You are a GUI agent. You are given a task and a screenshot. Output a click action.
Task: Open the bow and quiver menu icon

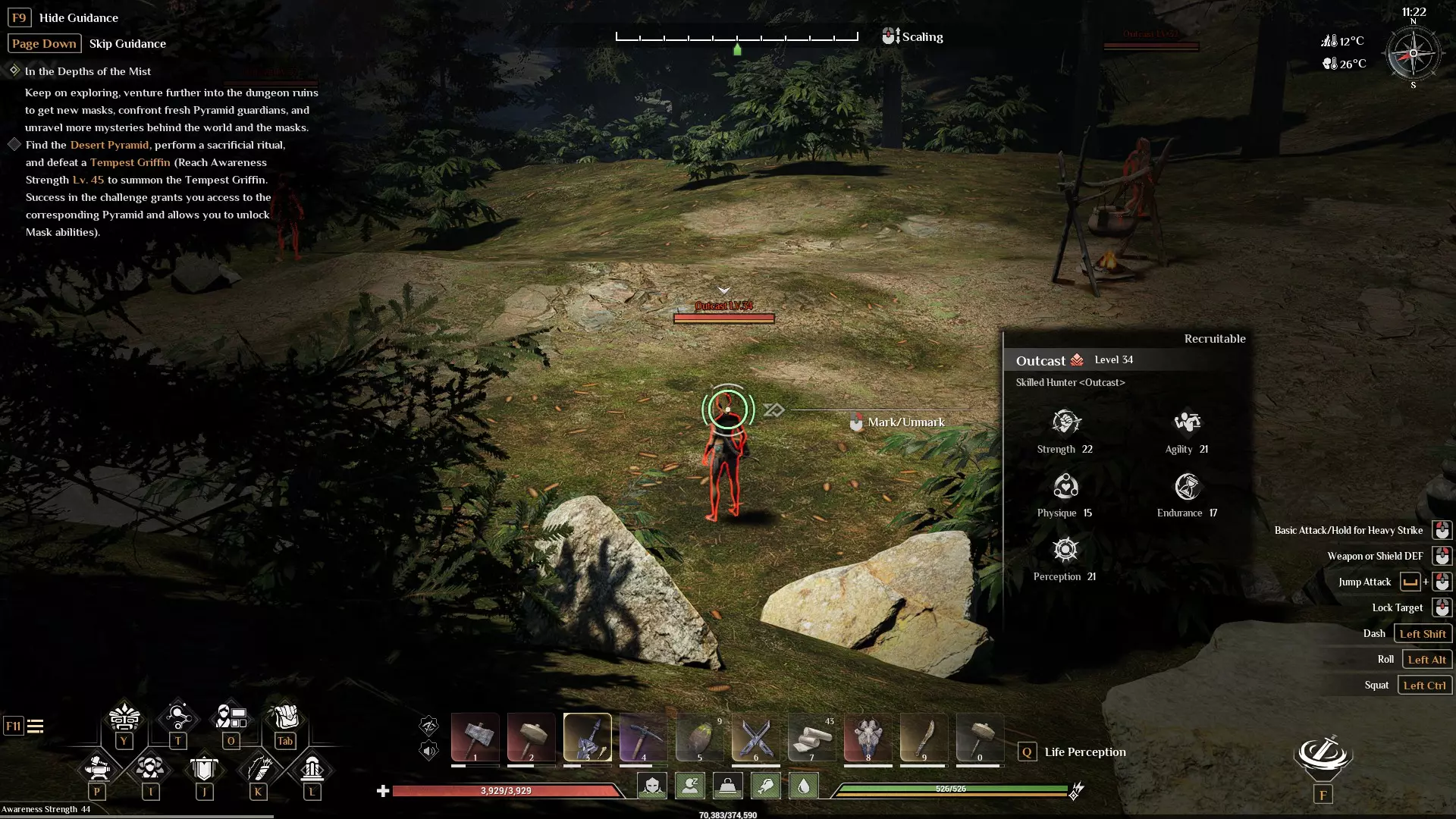click(x=258, y=768)
